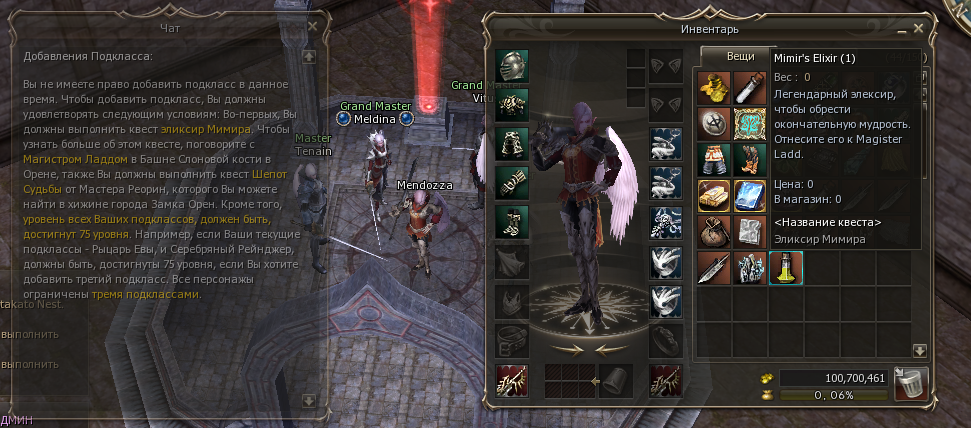
Task: Select the golden book item
Action: pos(714,195)
